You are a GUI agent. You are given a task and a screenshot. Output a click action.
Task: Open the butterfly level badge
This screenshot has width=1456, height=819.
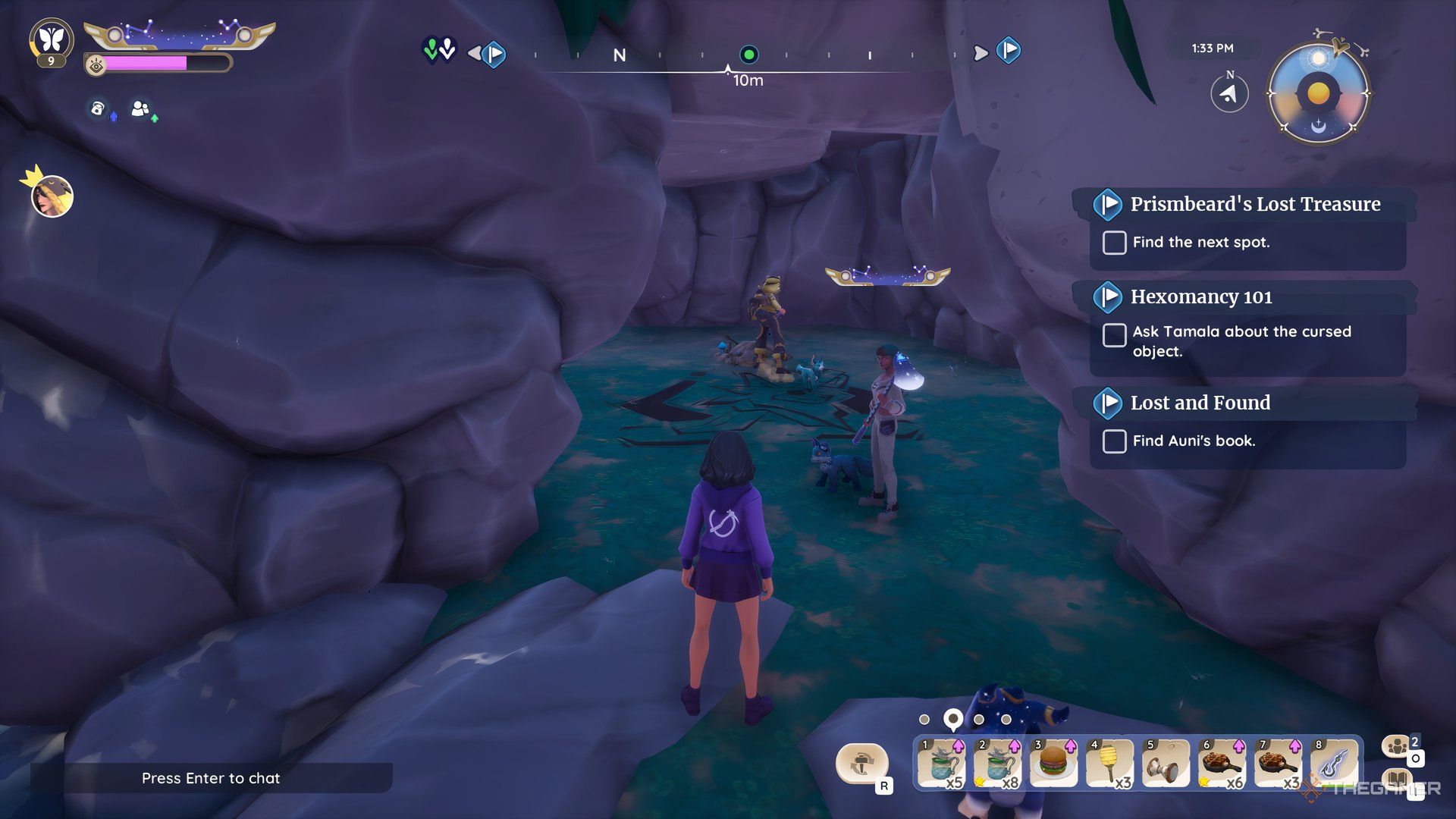[52, 40]
